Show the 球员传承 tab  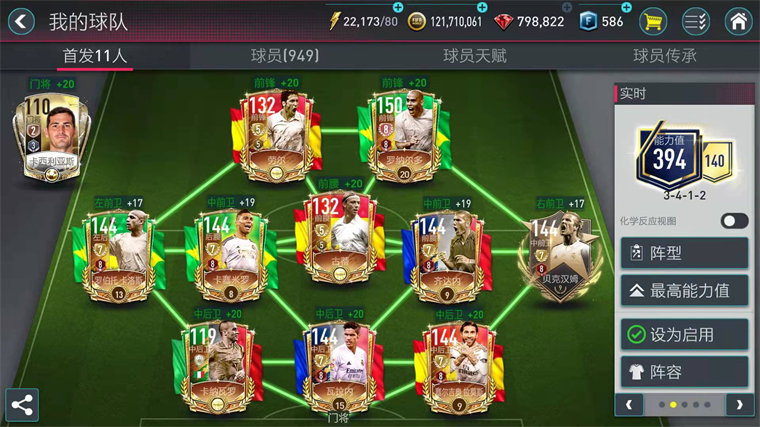[x=665, y=56]
